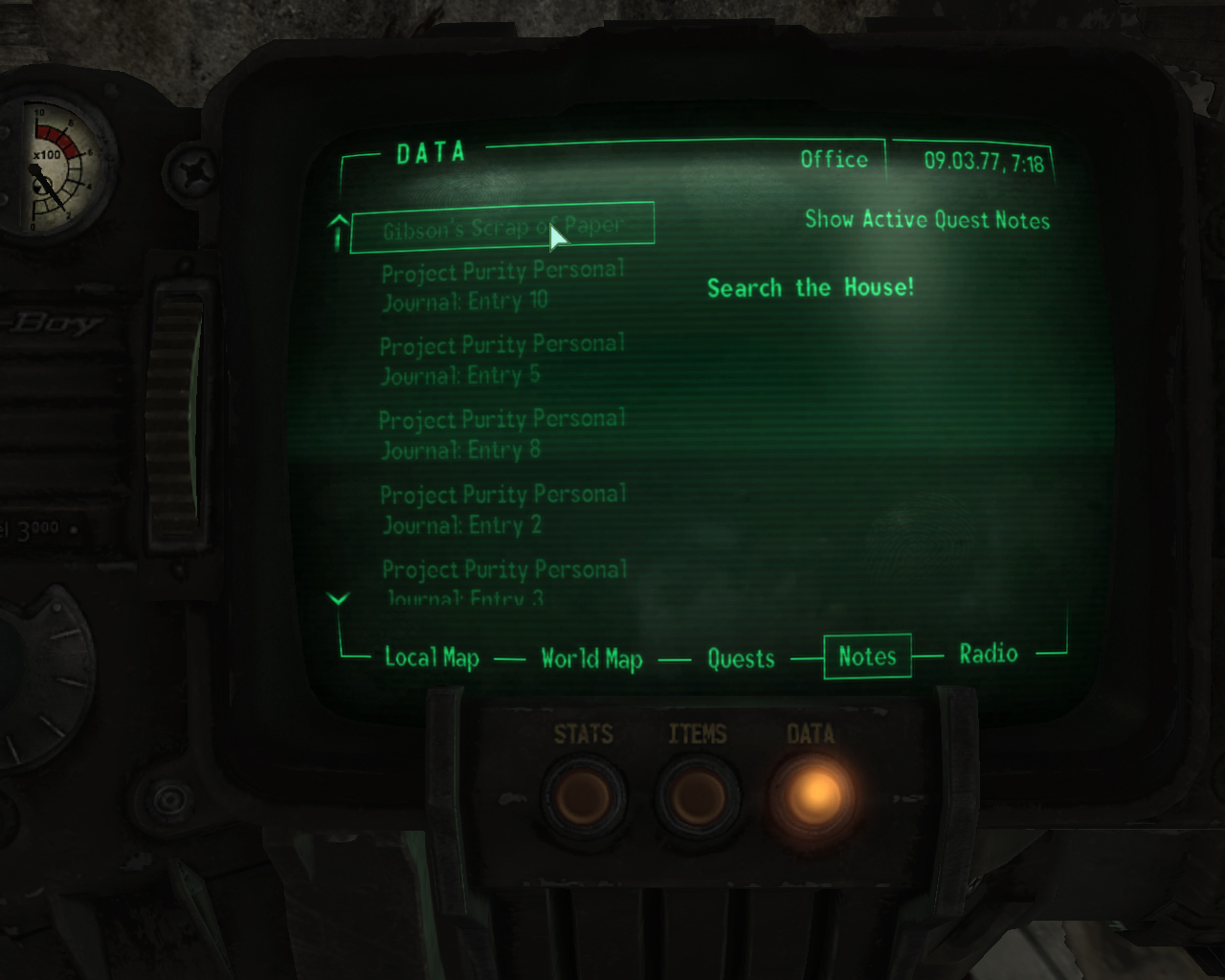
Task: Open Project Purity Journal Entry 10
Action: pyautogui.click(x=502, y=286)
